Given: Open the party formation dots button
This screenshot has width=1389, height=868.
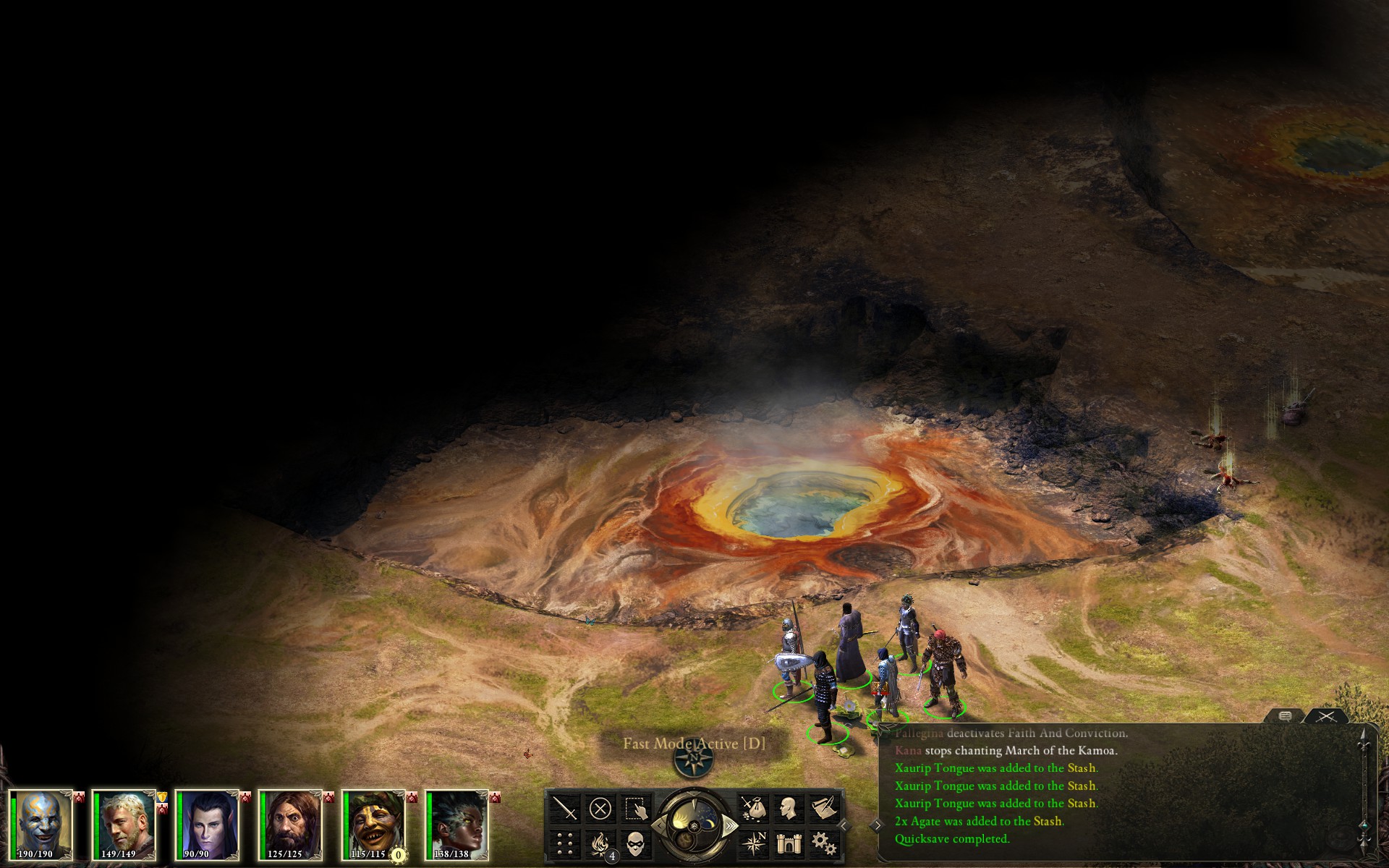Looking at the screenshot, I should pos(565,843).
